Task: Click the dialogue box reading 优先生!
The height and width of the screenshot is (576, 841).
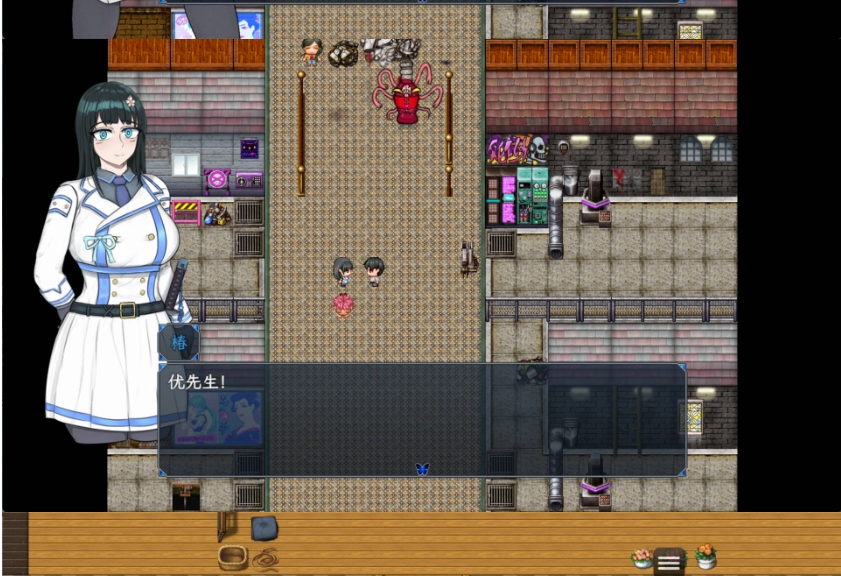Action: tap(421, 420)
